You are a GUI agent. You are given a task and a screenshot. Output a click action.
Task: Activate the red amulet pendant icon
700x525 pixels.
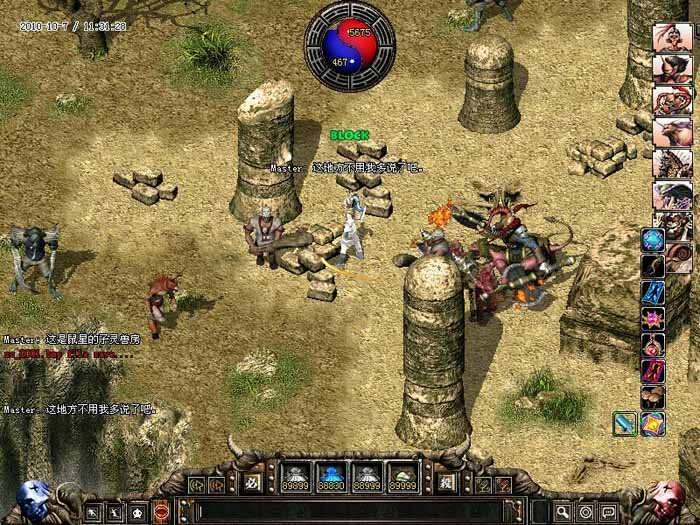653,345
